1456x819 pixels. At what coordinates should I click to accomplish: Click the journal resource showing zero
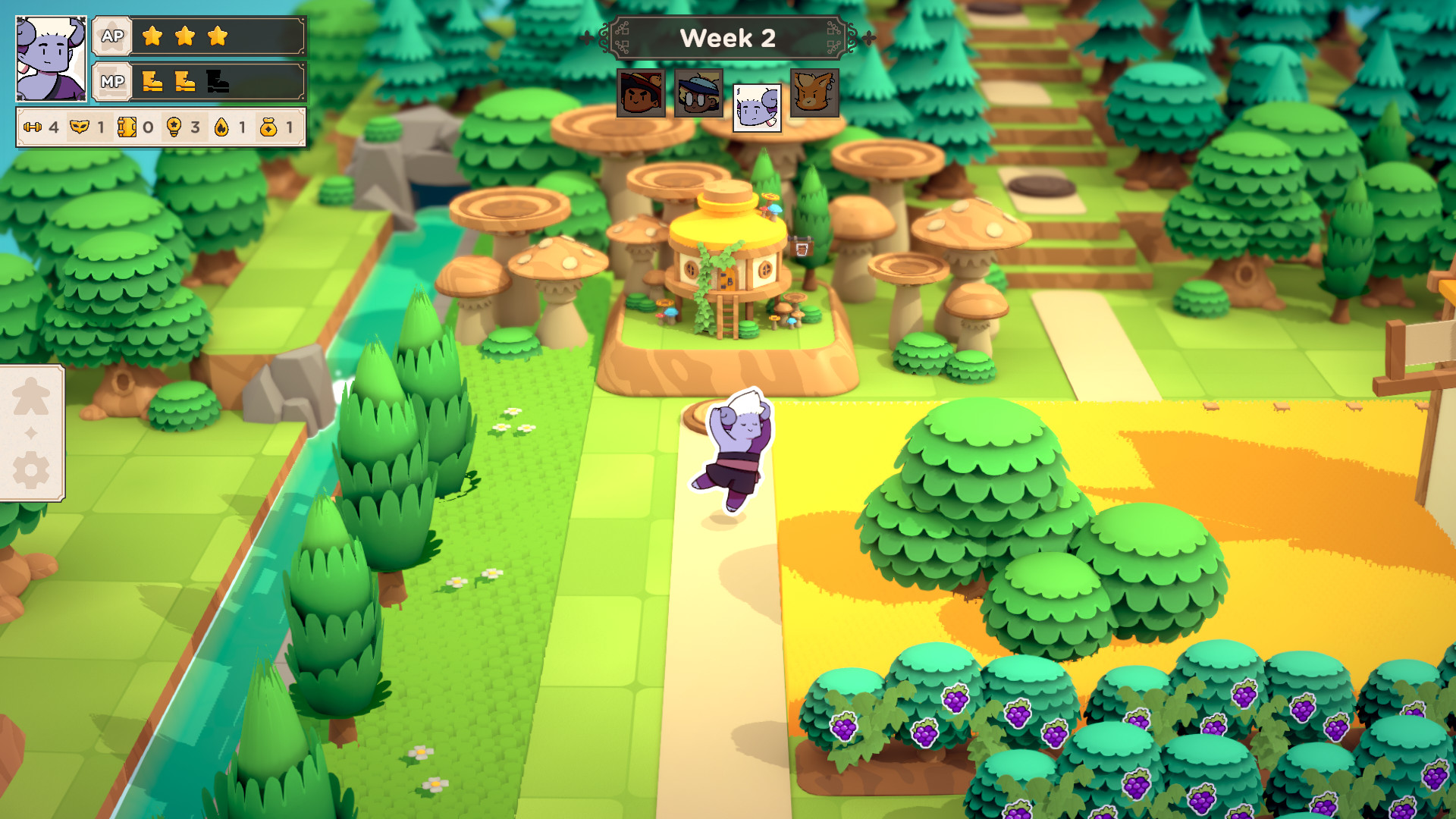[x=129, y=127]
